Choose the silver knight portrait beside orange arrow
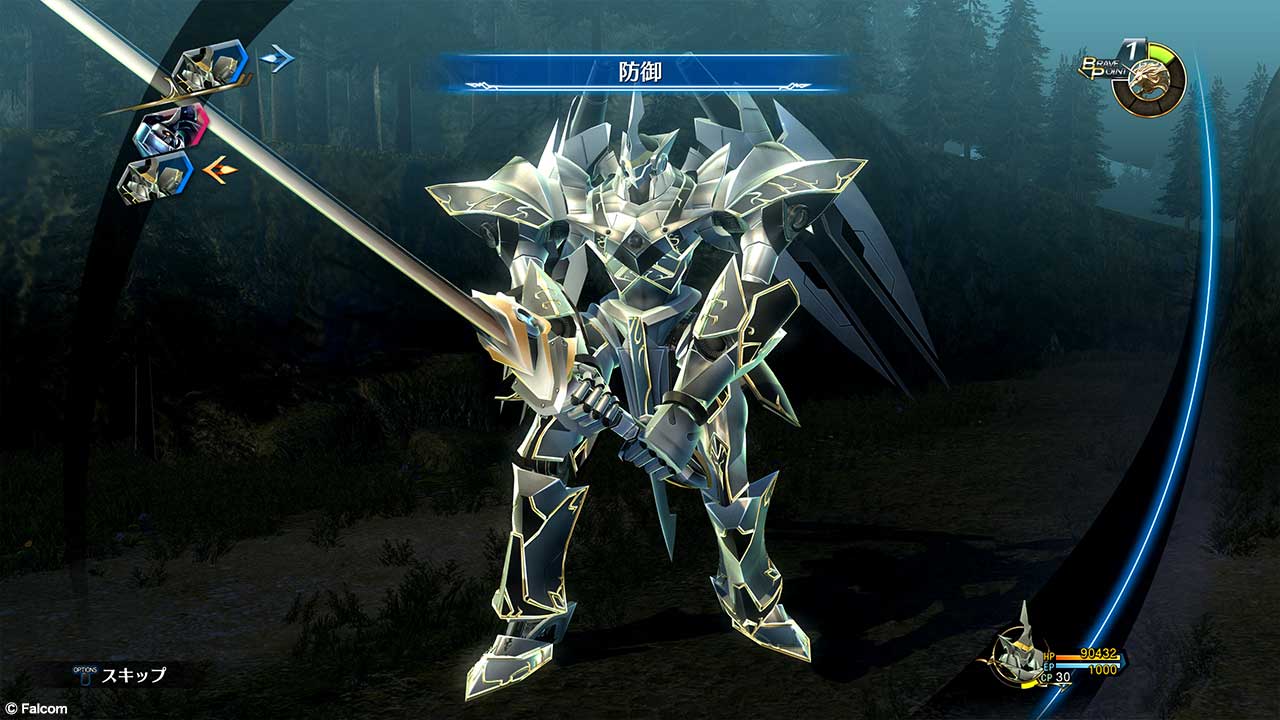Screen dimensions: 1280x720 pyautogui.click(x=155, y=178)
